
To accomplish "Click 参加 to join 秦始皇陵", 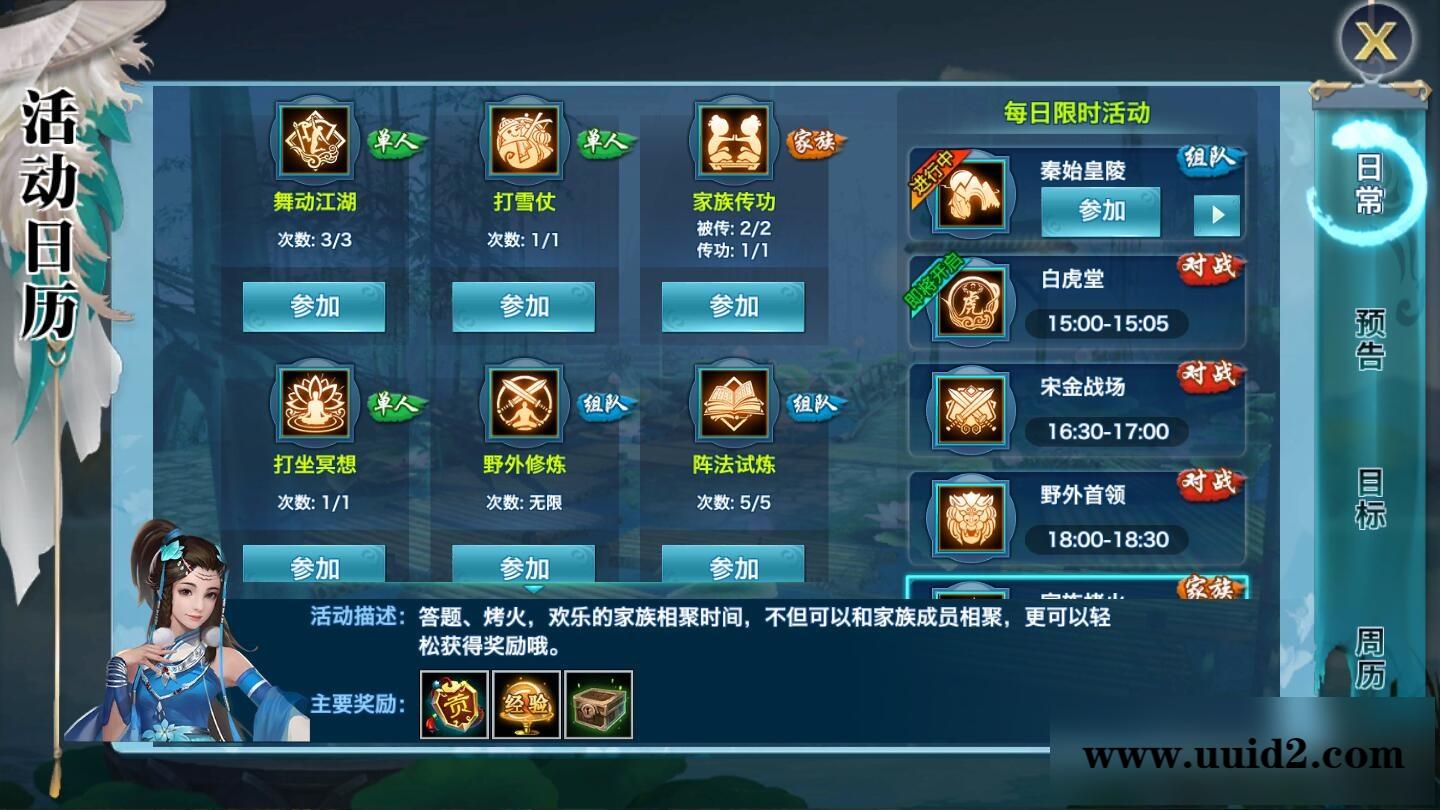I will click(1100, 211).
